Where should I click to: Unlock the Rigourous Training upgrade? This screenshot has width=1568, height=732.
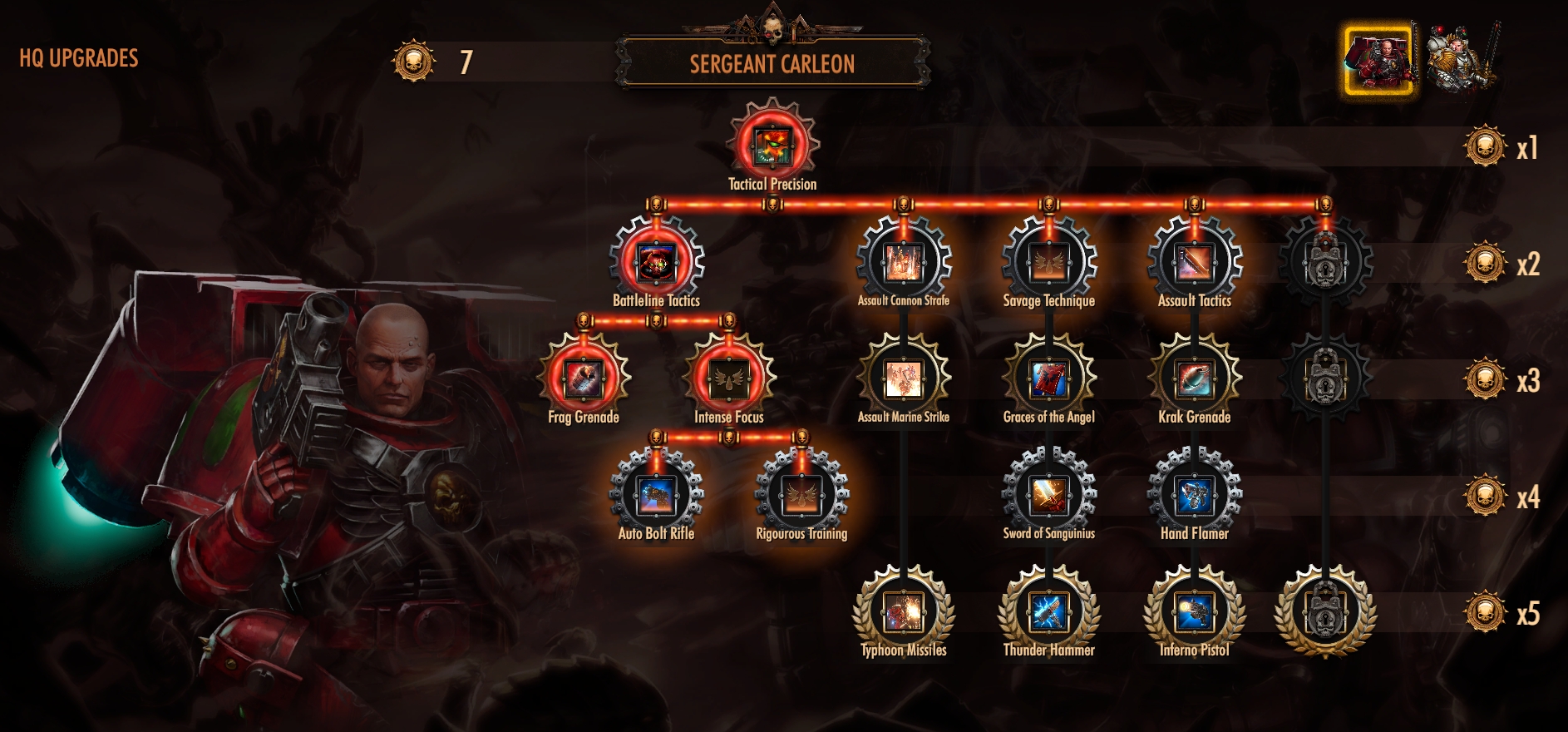(801, 496)
